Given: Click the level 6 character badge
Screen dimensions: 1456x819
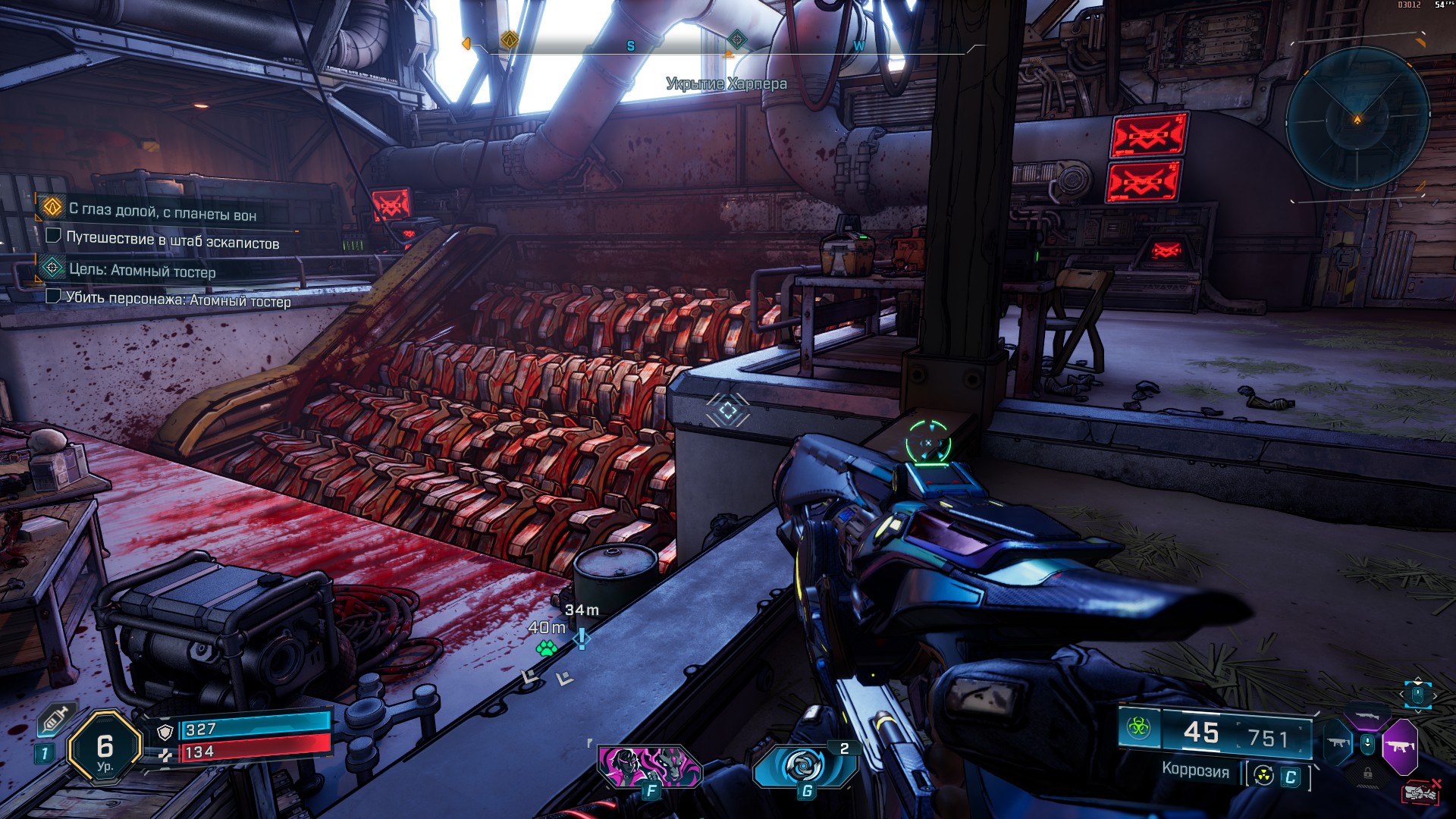Looking at the screenshot, I should click(105, 749).
